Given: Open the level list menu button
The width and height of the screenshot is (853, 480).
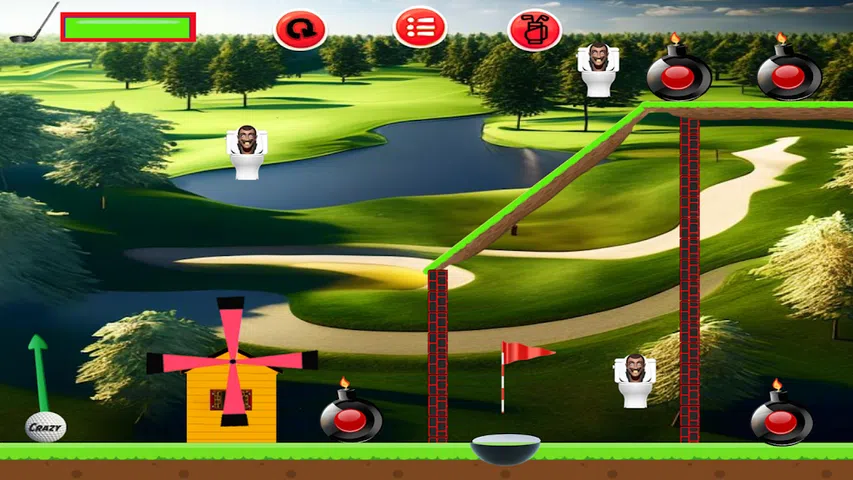Looking at the screenshot, I should tap(419, 28).
